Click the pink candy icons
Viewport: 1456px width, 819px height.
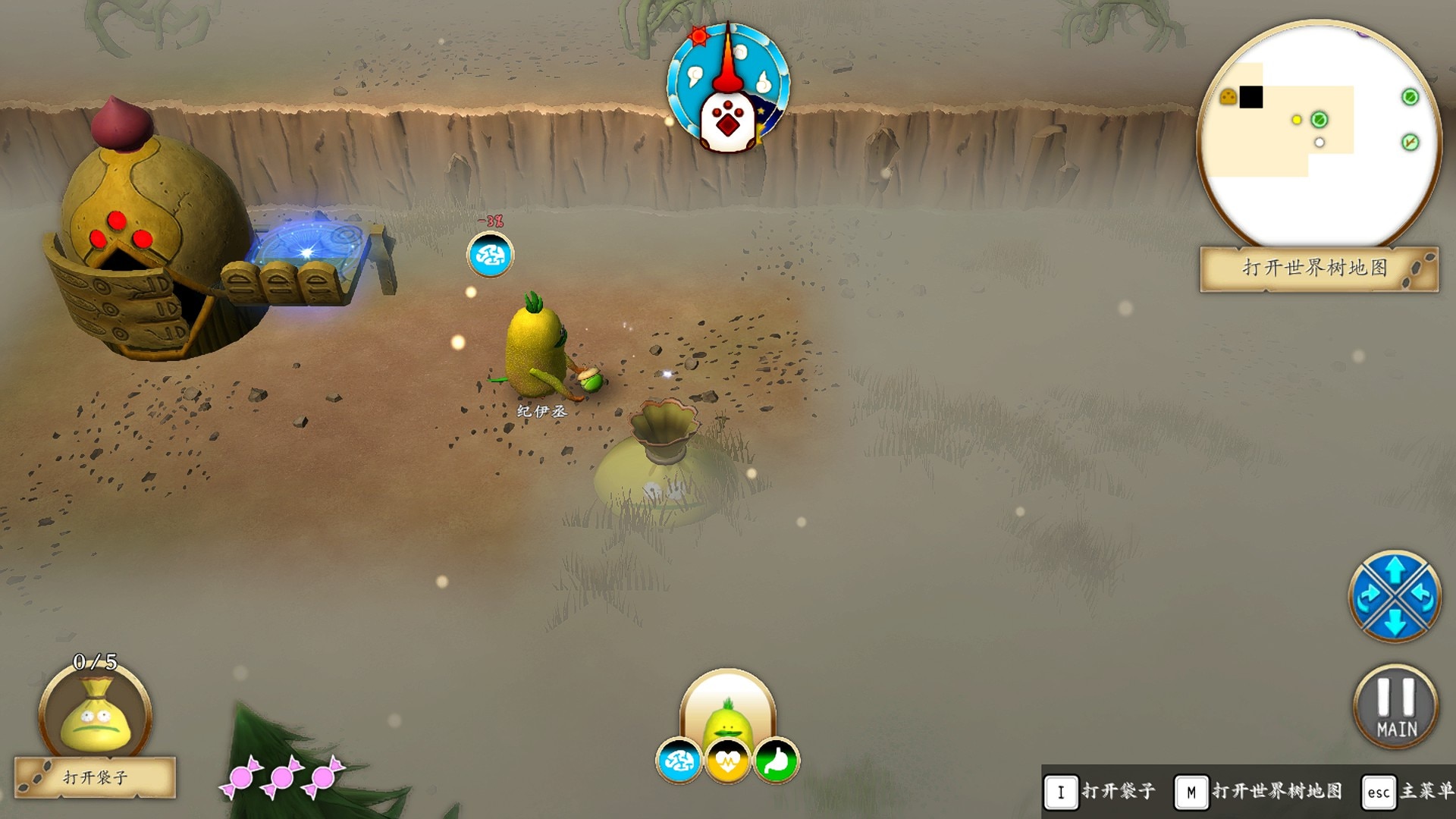click(282, 777)
